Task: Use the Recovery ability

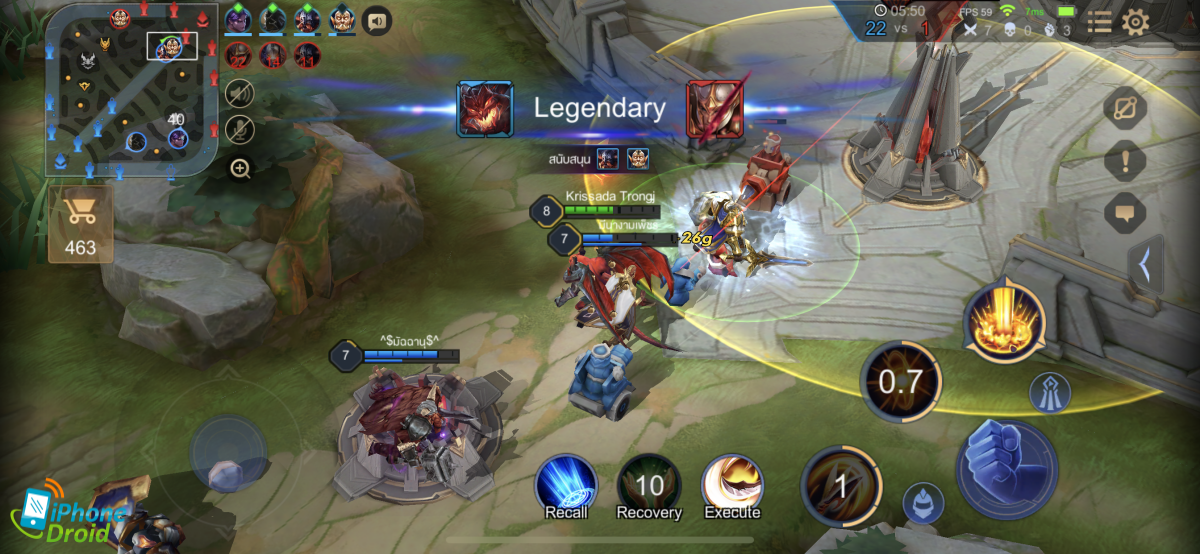Action: click(649, 483)
